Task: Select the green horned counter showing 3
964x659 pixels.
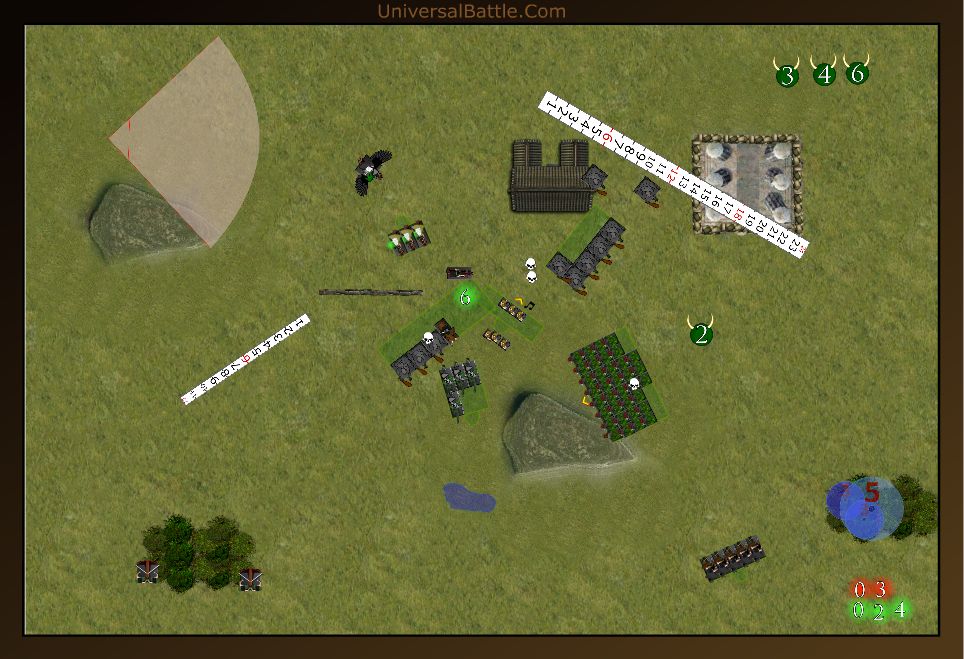Action: [x=787, y=74]
